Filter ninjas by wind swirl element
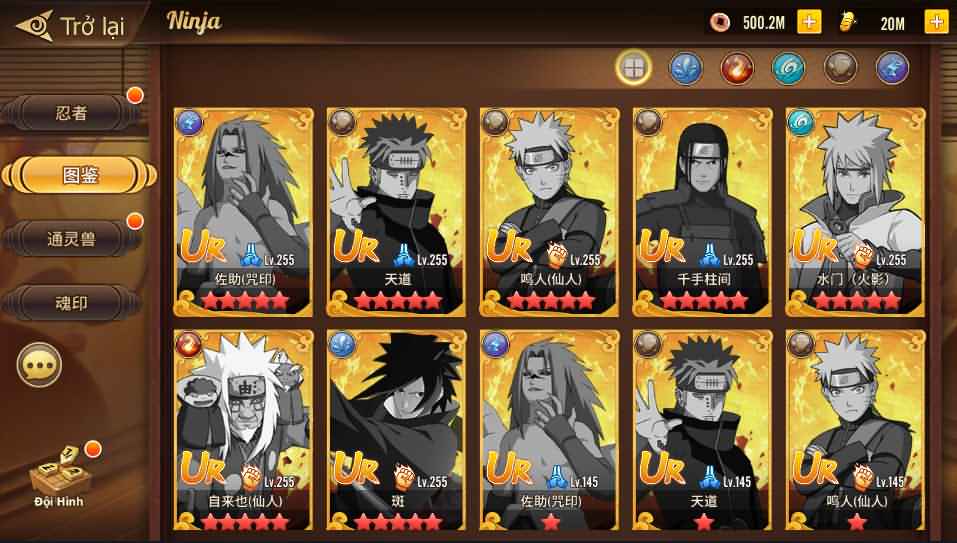The width and height of the screenshot is (957, 543). [789, 68]
